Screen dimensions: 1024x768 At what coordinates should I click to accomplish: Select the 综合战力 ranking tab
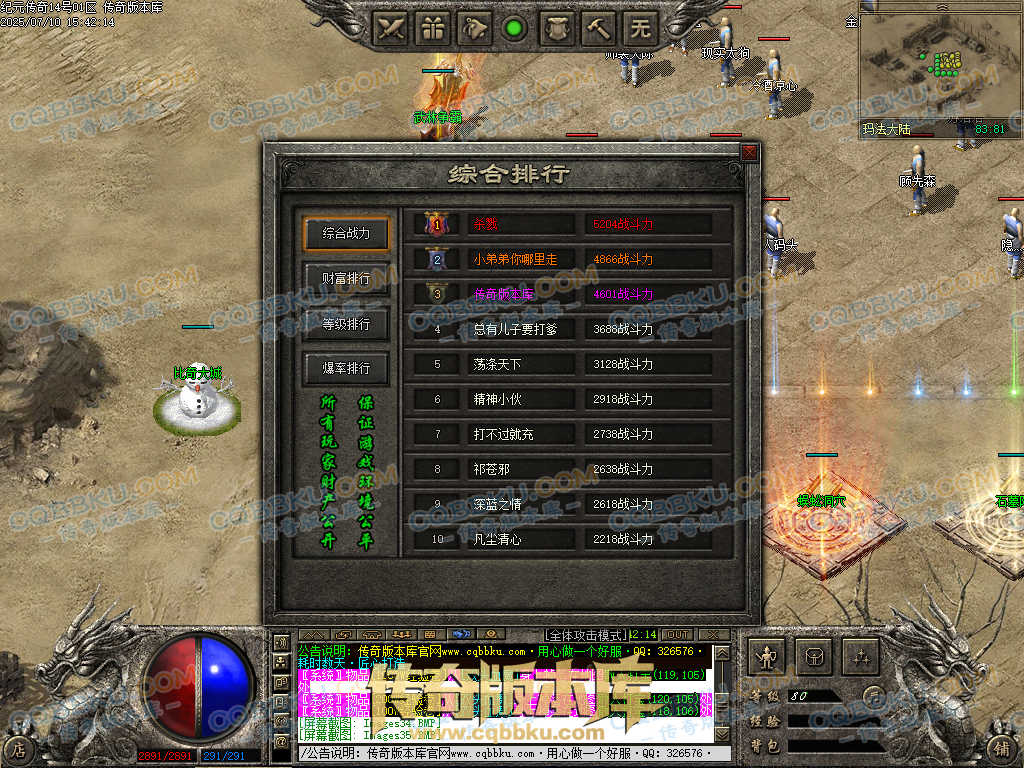click(346, 233)
